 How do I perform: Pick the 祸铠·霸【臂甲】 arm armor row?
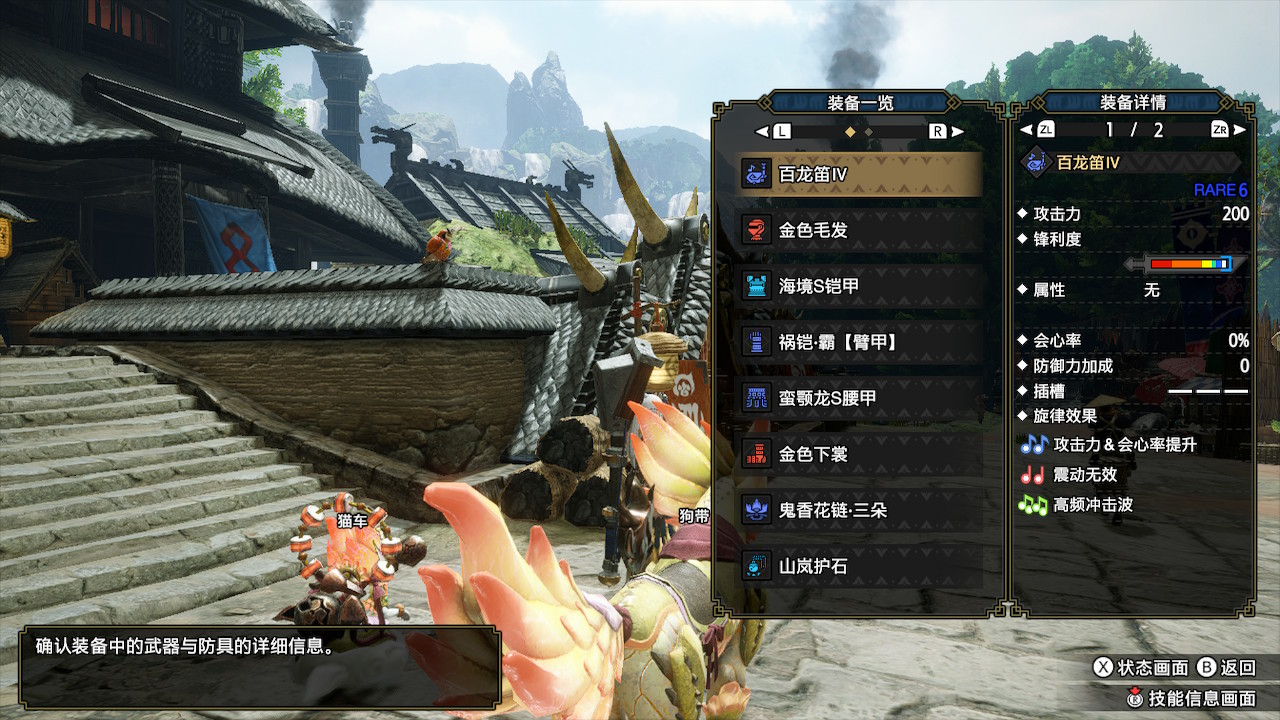point(860,342)
